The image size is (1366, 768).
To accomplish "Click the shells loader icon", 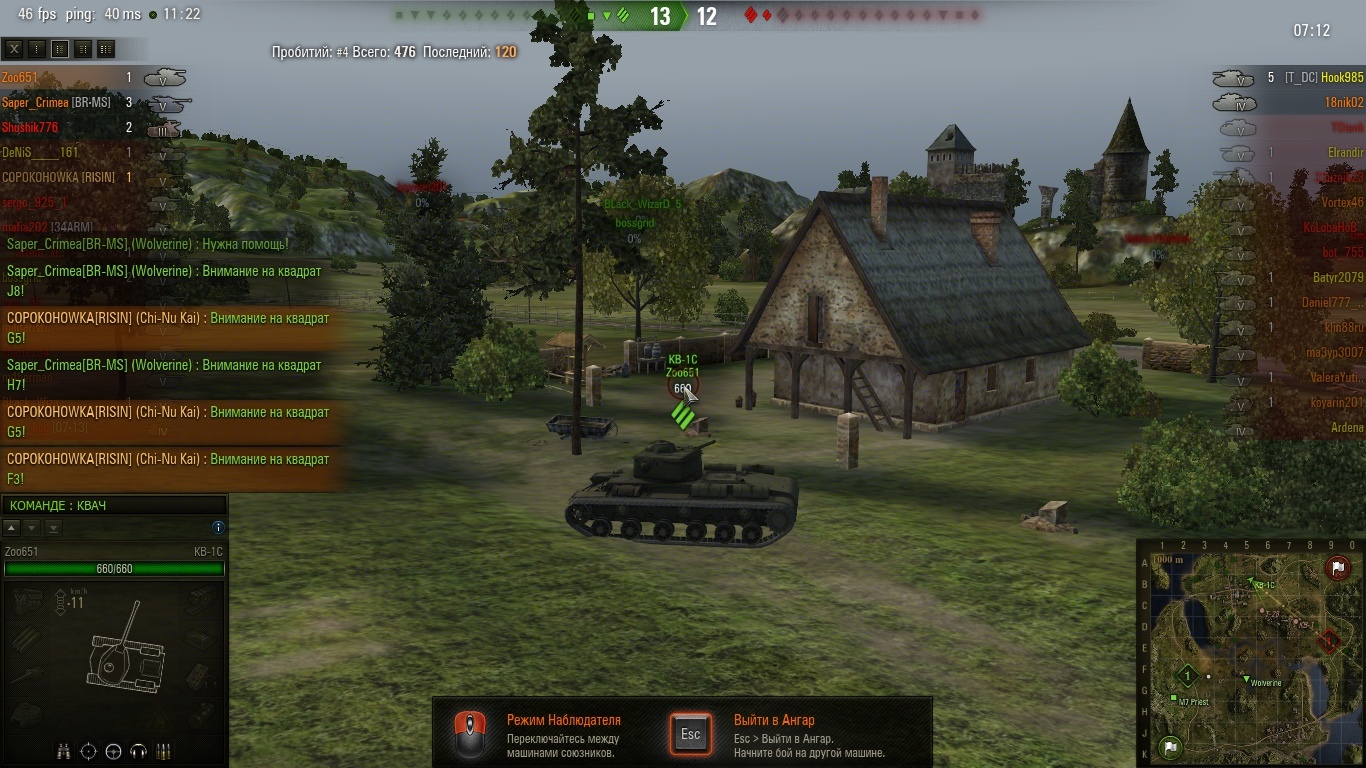I will point(164,751).
